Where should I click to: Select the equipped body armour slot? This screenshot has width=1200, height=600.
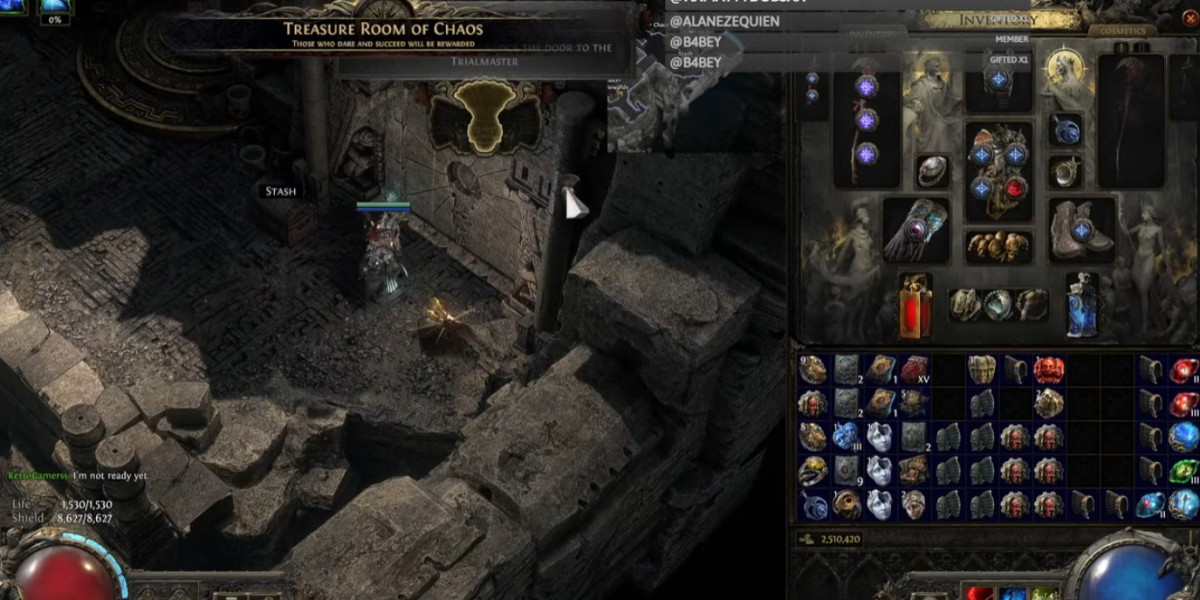point(998,172)
